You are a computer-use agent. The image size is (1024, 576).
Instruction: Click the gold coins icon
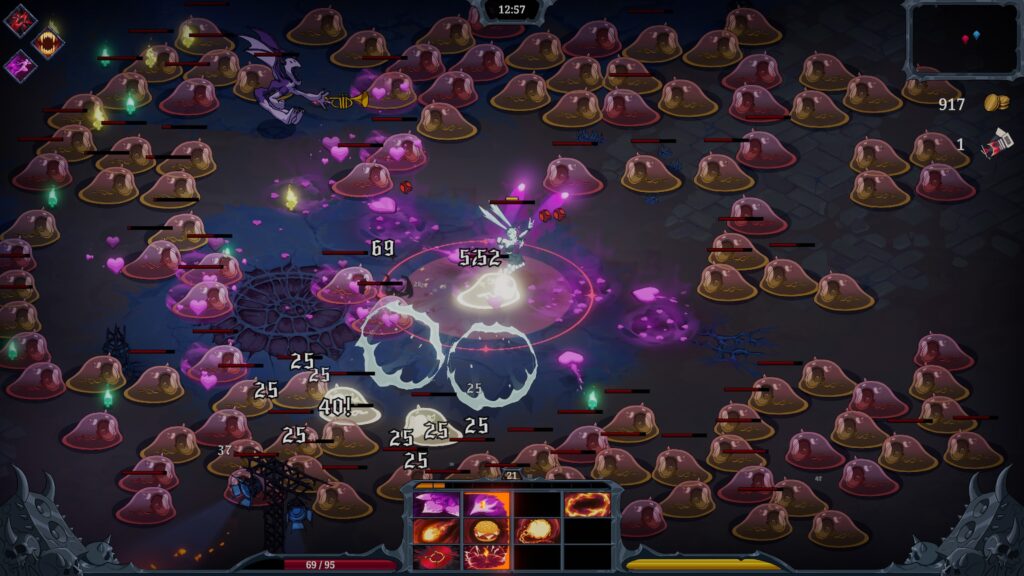pos(995,103)
